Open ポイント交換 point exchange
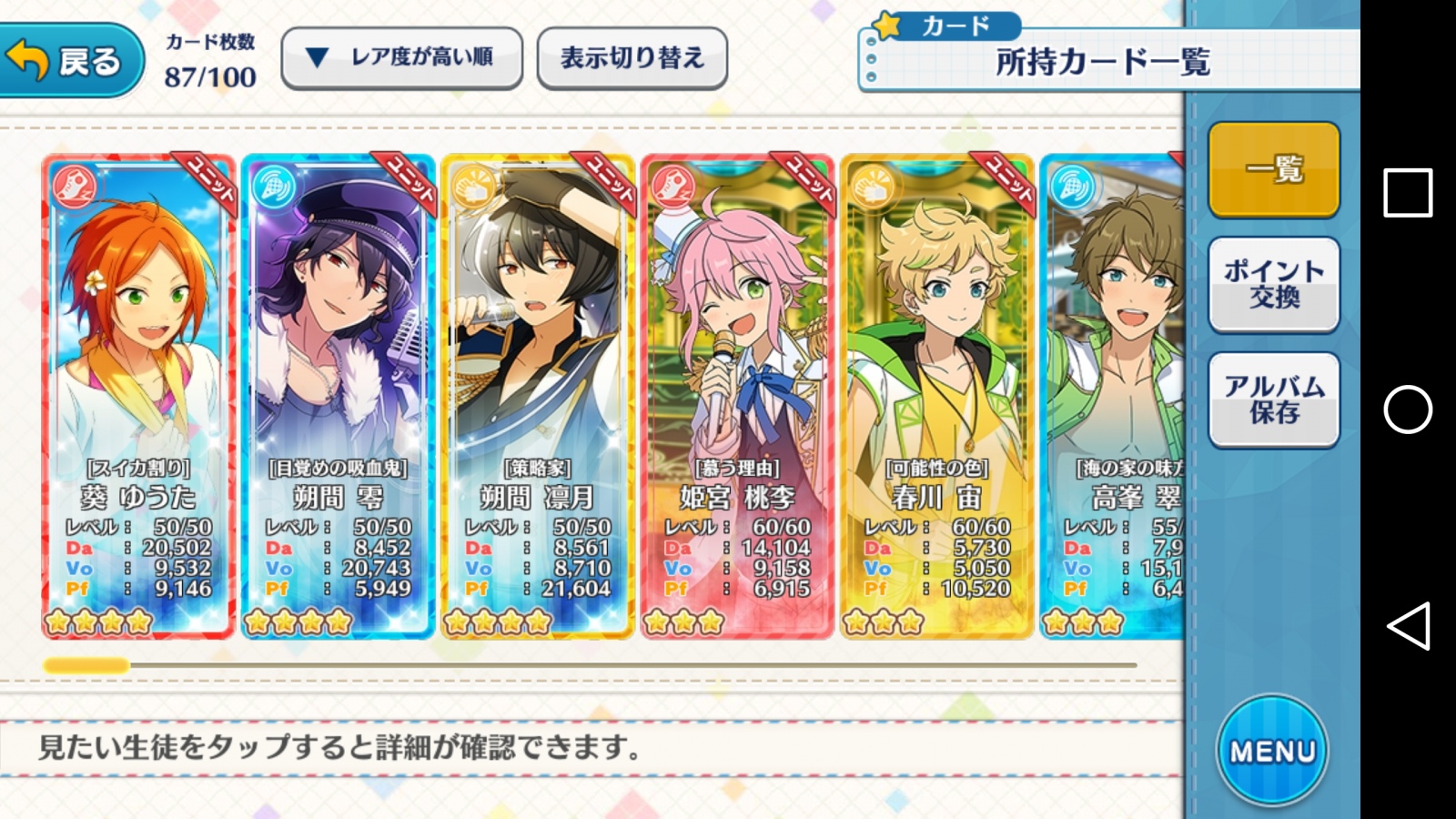 pos(1274,284)
